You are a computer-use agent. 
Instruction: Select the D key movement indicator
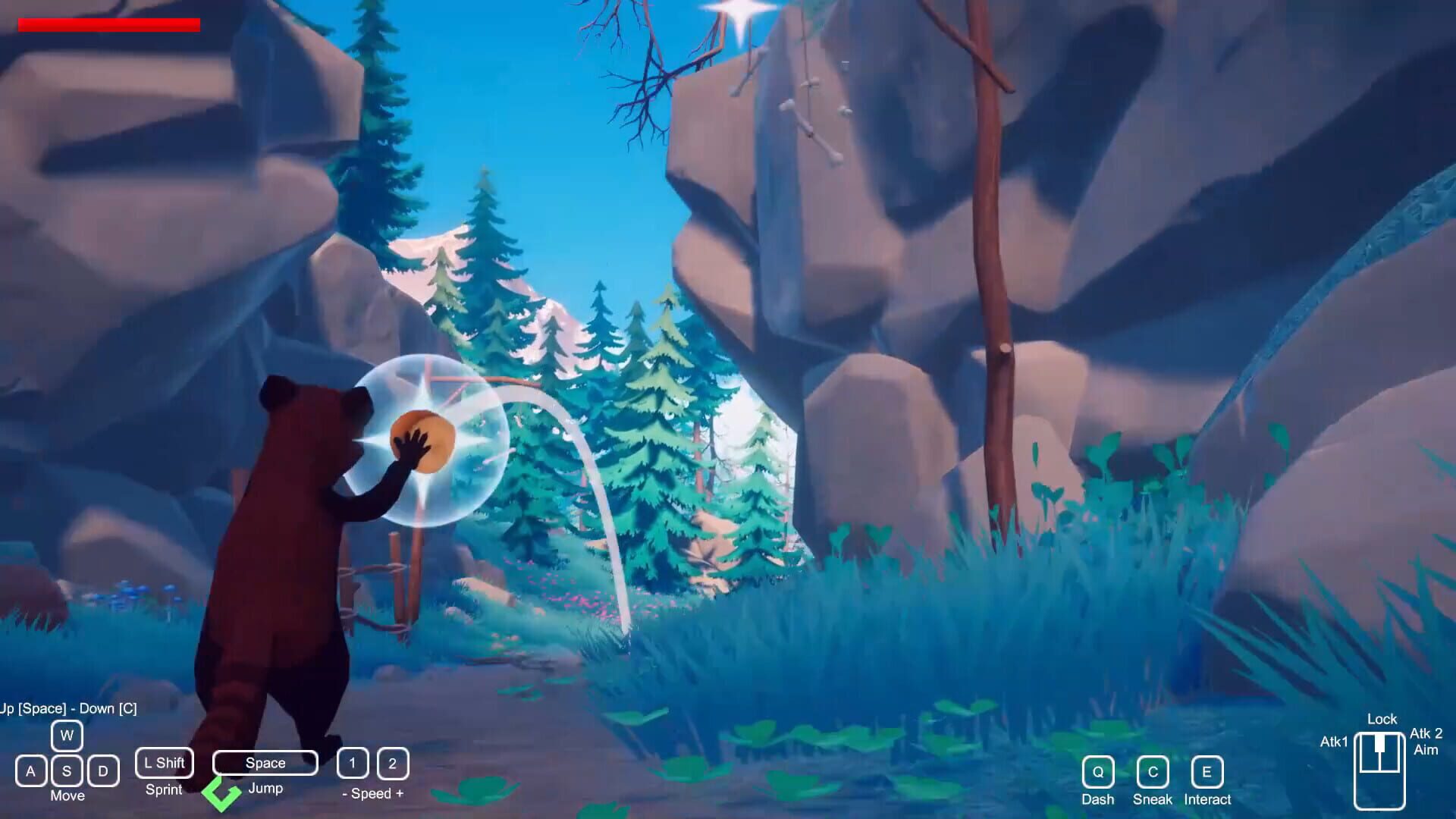pos(103,770)
